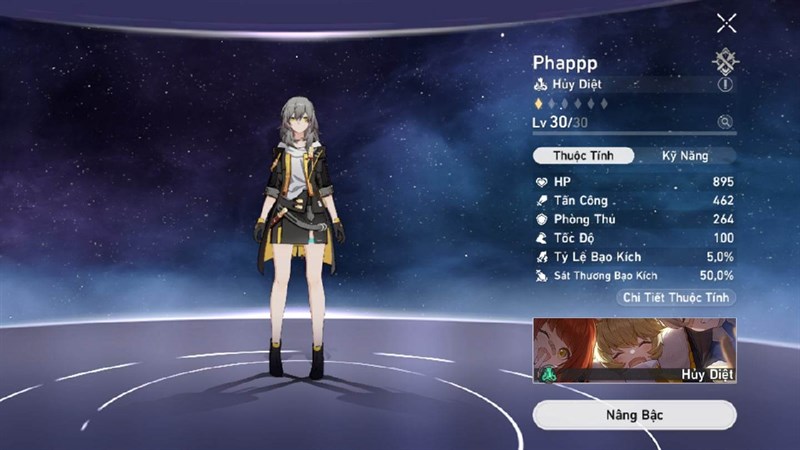Close the character detail screen
Viewport: 800px width, 450px height.
pos(726,23)
